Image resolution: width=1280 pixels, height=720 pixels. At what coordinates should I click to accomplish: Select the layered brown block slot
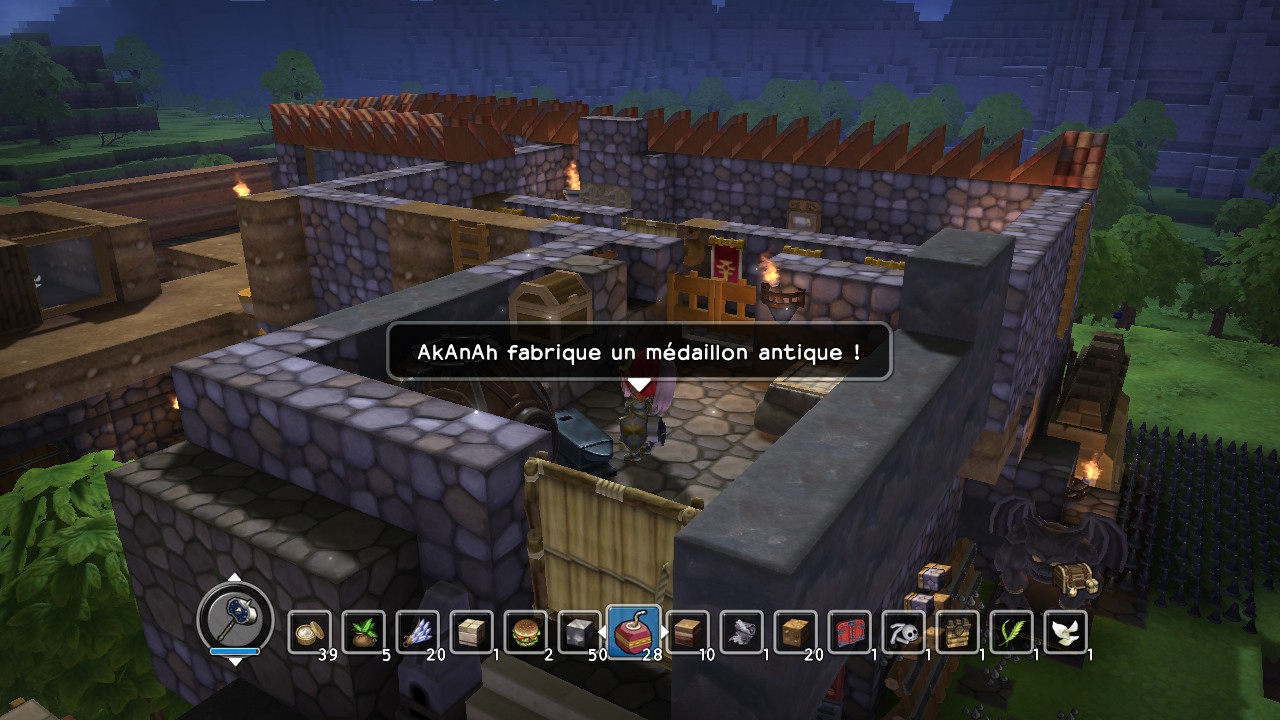click(x=687, y=632)
